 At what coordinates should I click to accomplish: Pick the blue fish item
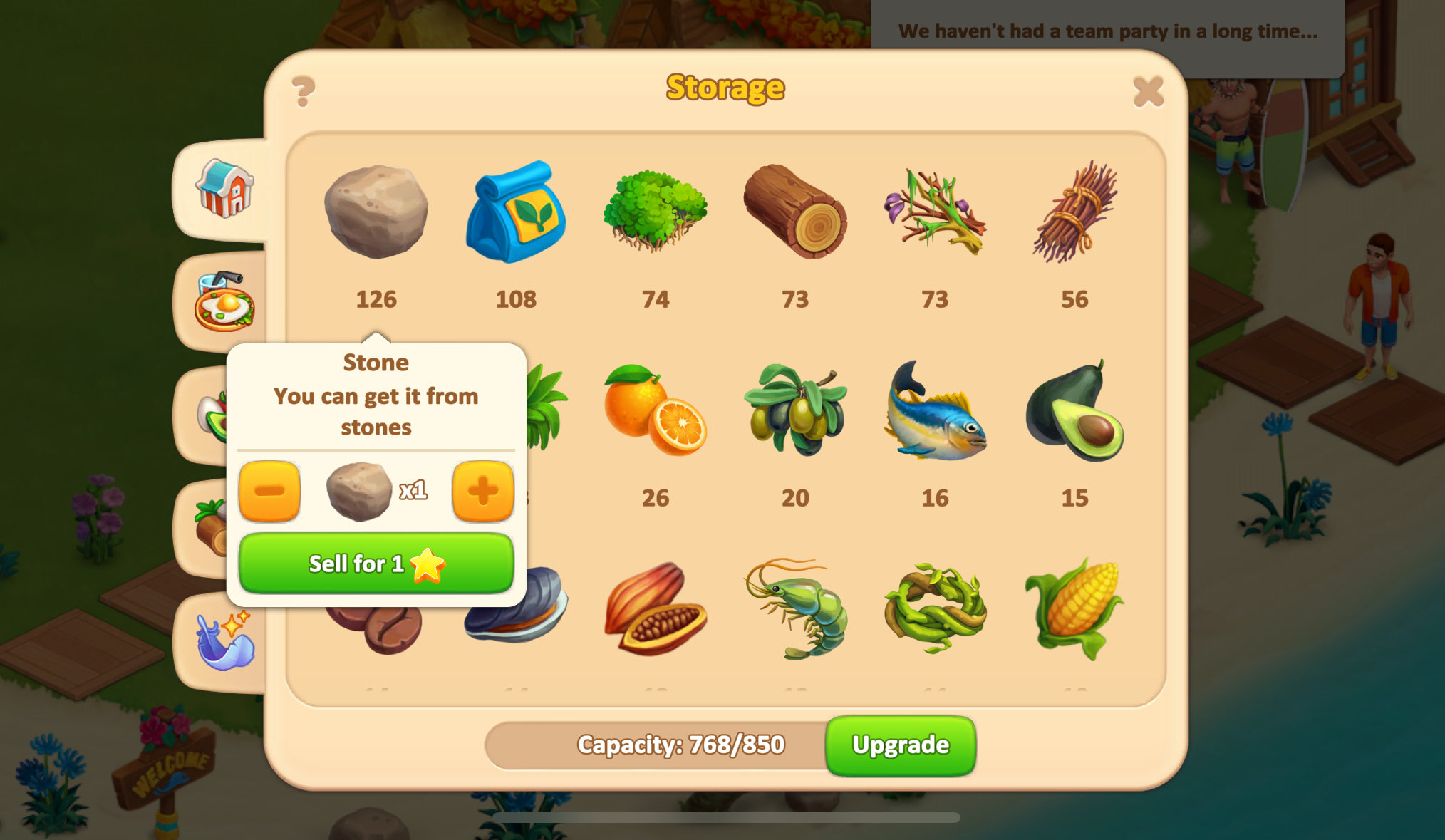point(935,410)
